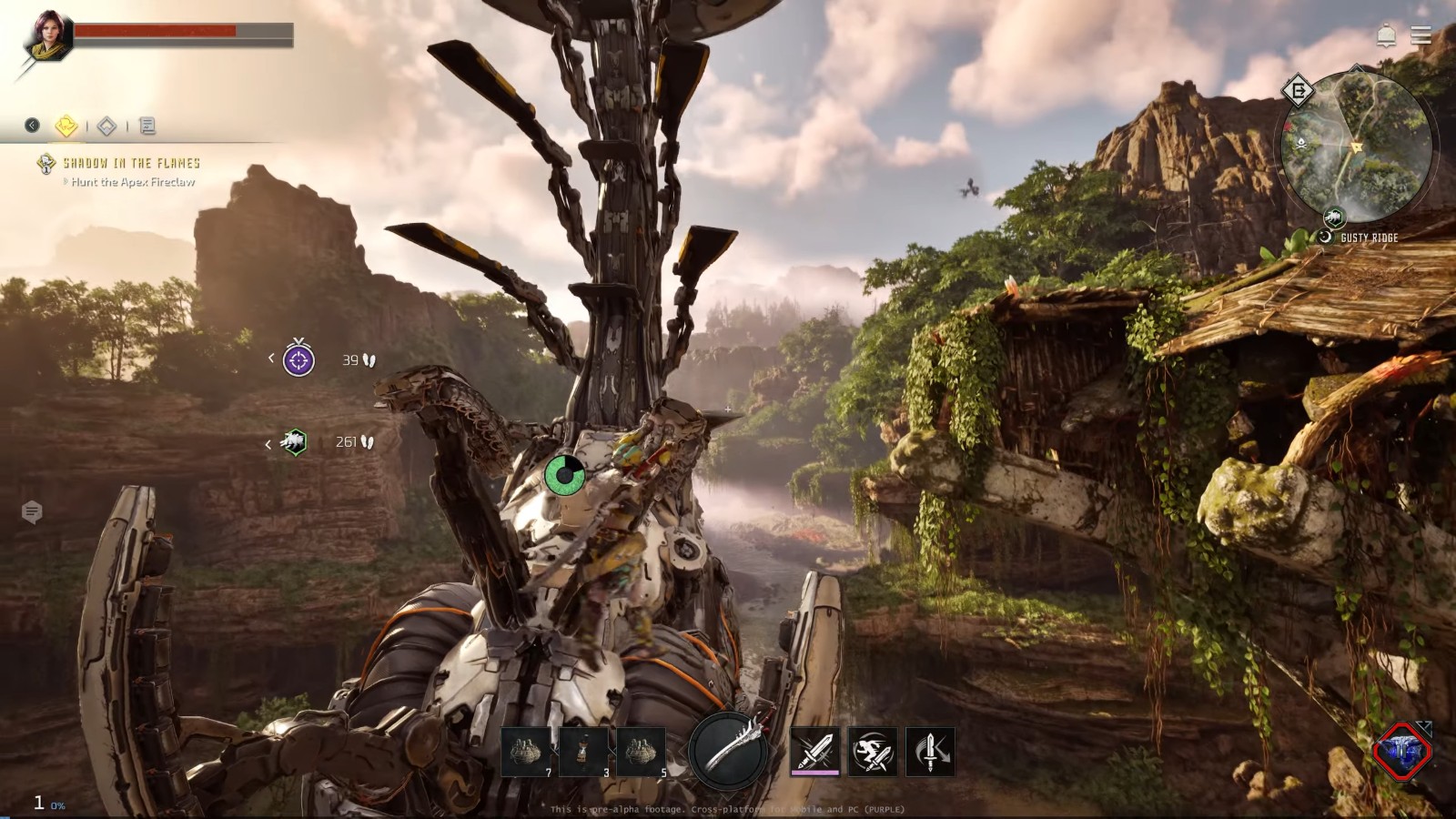Use the trap item with count 7
Screen dimensions: 1456x819
tap(527, 752)
